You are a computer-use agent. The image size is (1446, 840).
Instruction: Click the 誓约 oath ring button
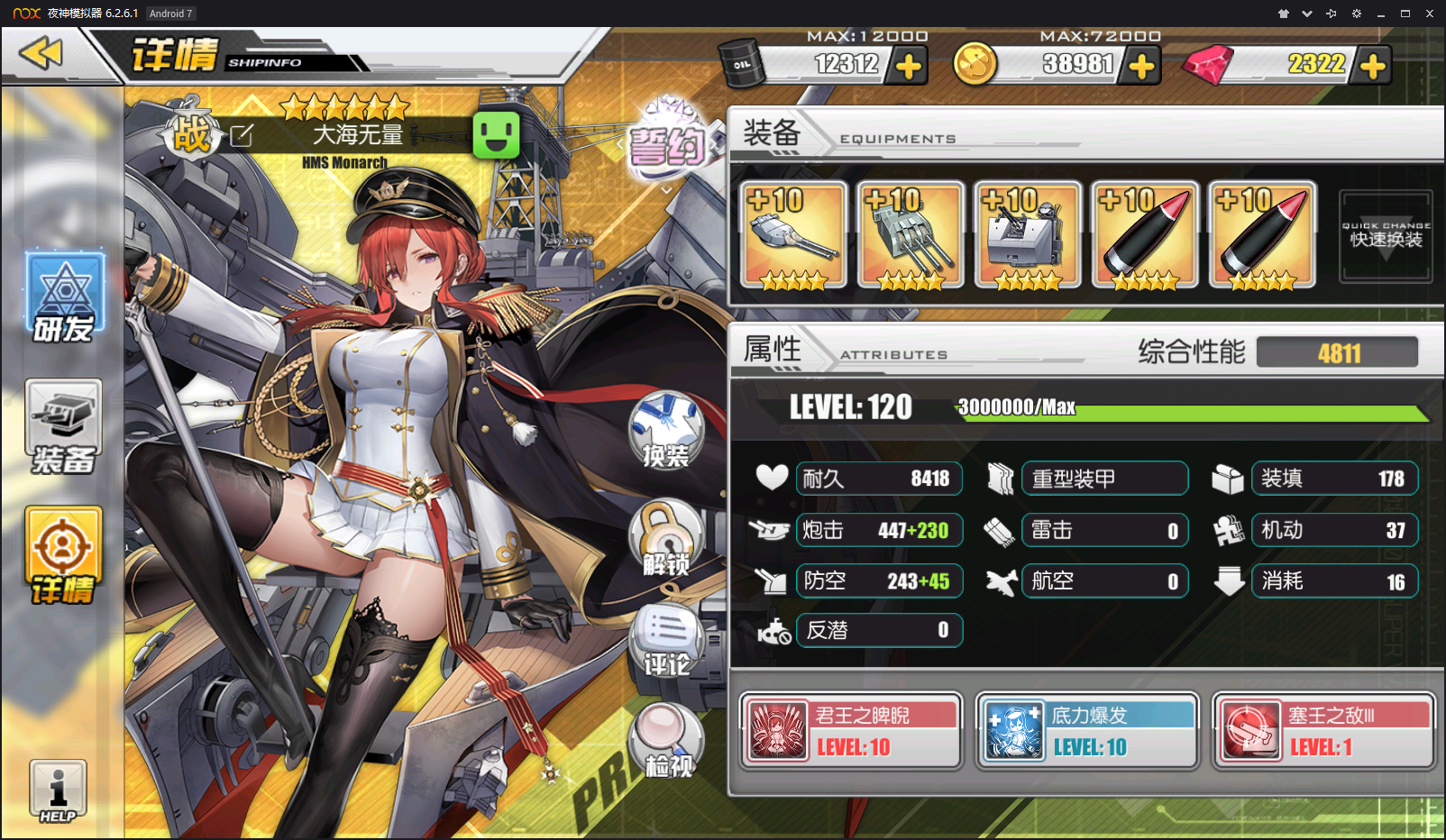667,141
